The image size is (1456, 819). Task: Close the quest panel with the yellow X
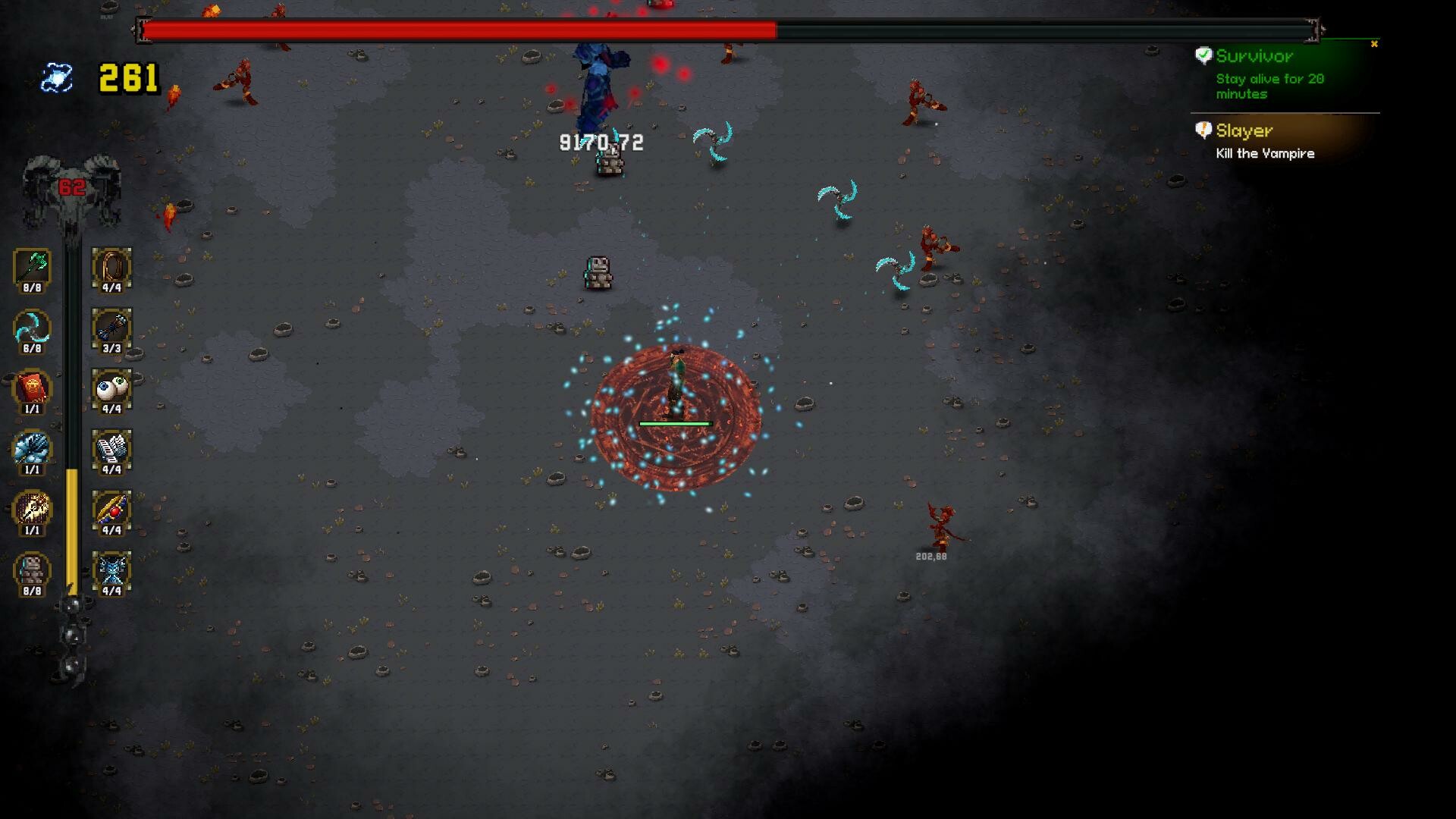coord(1374,44)
